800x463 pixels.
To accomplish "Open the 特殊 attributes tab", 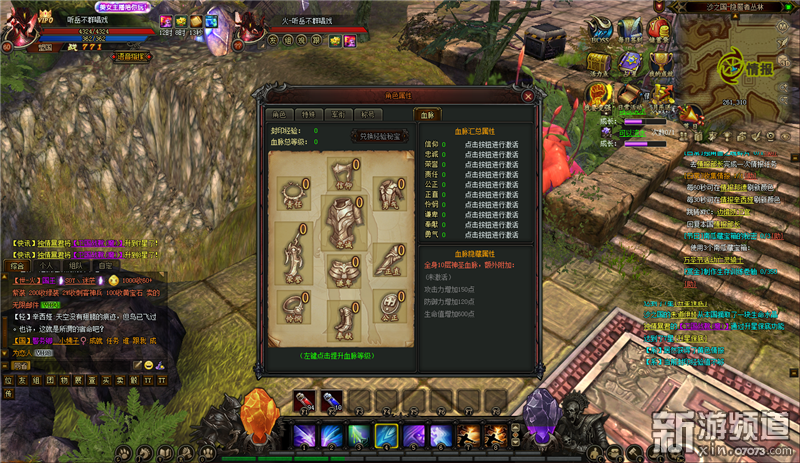I will (309, 115).
